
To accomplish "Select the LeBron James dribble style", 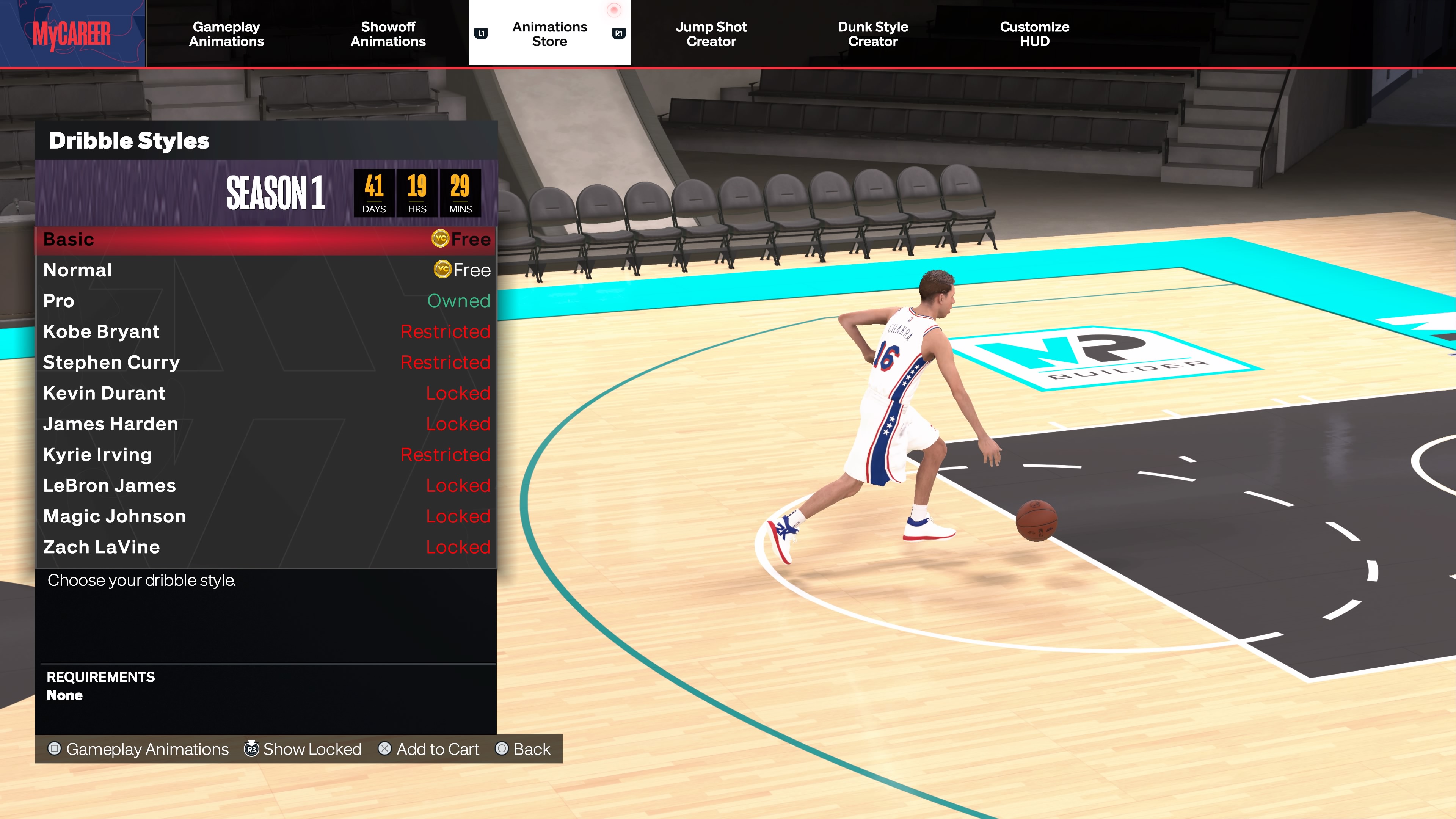I will pyautogui.click(x=266, y=485).
